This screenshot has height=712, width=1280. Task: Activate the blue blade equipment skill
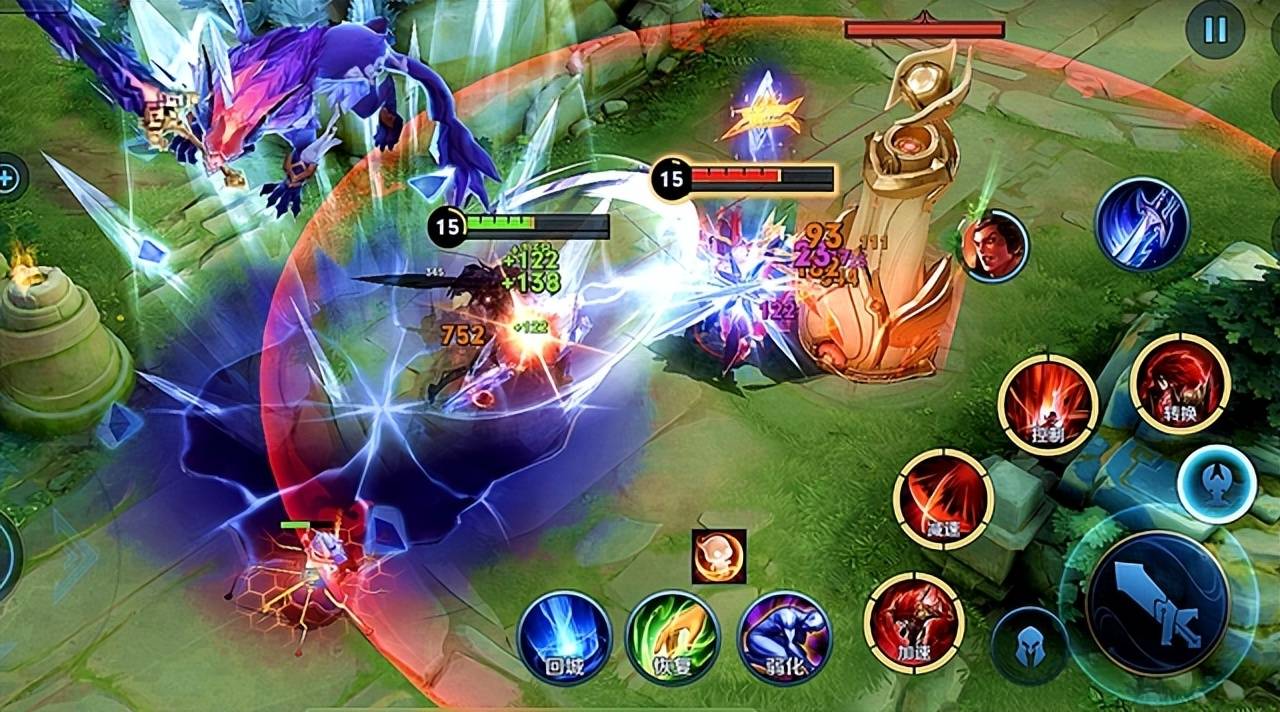click(1141, 224)
